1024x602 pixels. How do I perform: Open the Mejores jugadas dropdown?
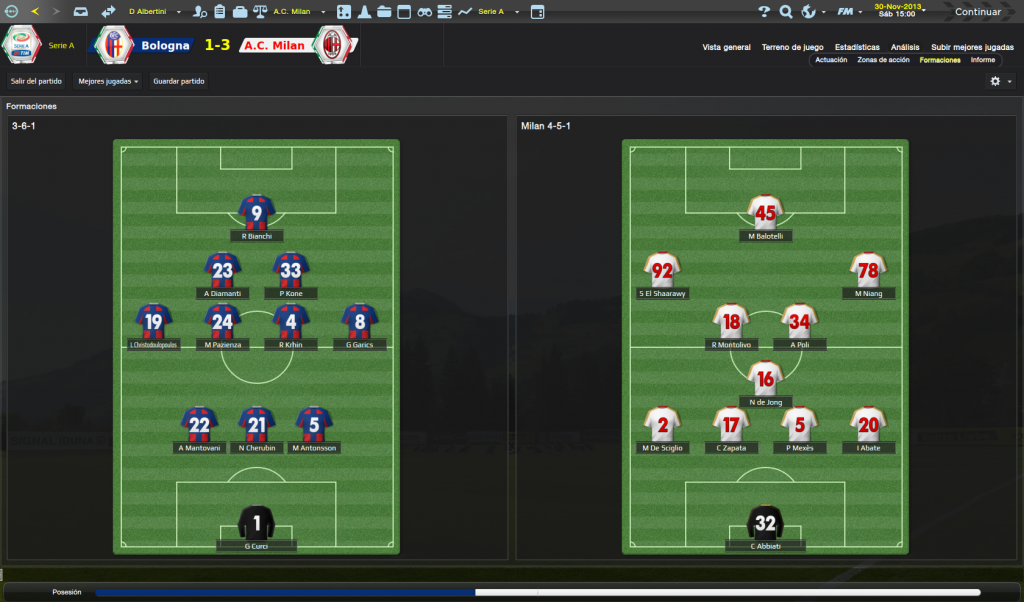coord(108,81)
